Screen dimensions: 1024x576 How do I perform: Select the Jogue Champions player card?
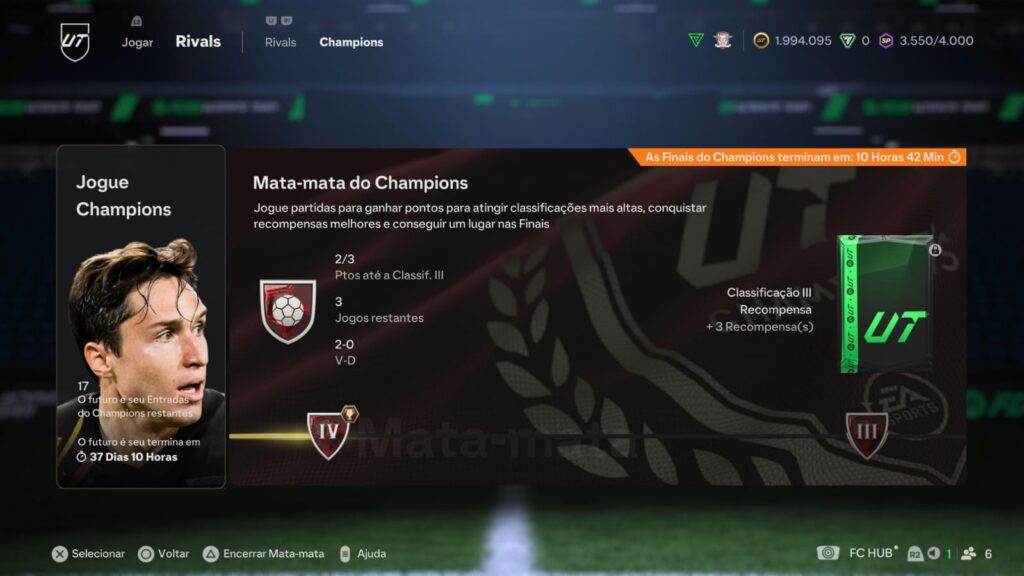click(141, 316)
